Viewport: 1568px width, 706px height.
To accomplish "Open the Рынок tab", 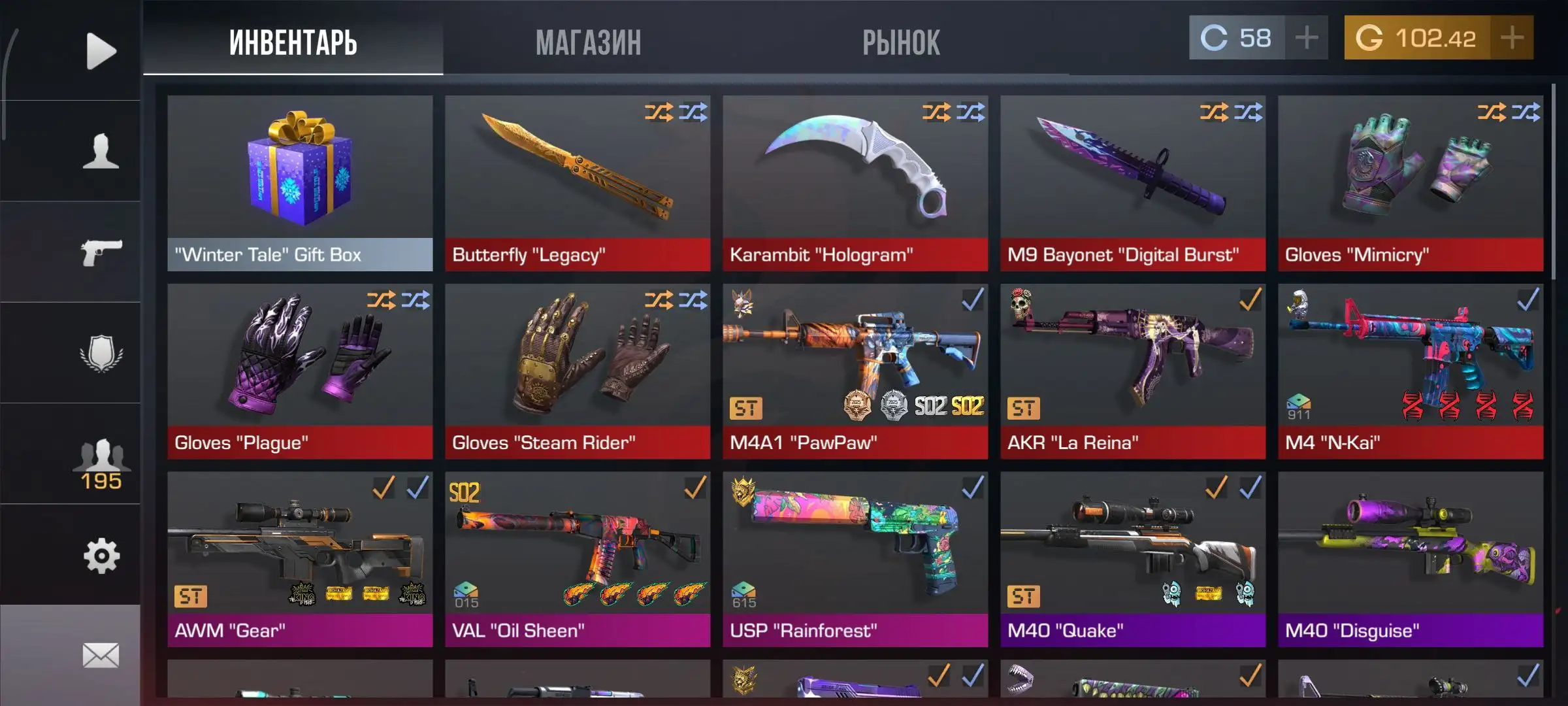I will (900, 42).
